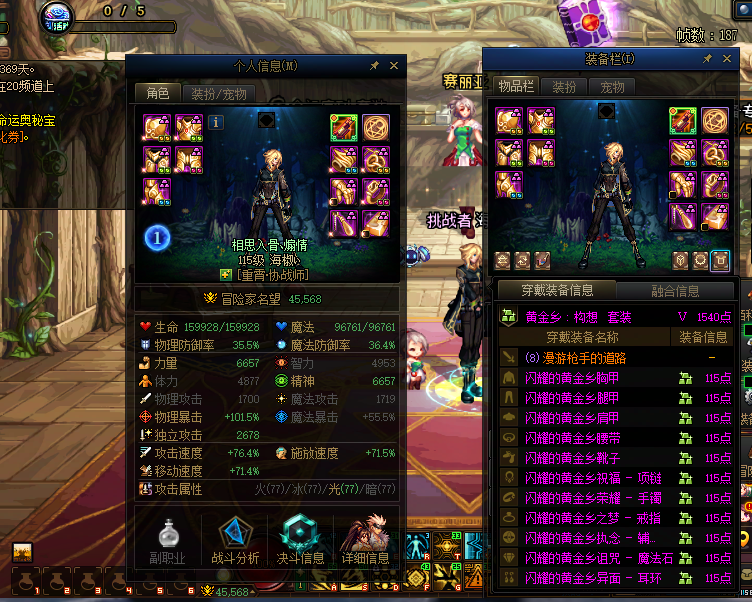Image resolution: width=752 pixels, height=602 pixels.
Task: Switch to the 物品栏 tab
Action: coord(516,87)
